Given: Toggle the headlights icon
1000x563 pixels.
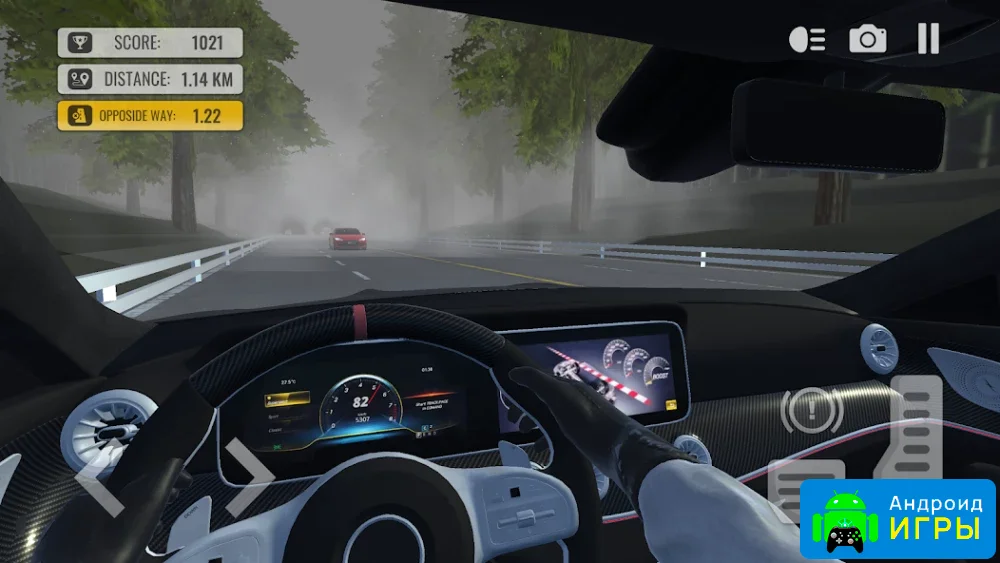Looking at the screenshot, I should point(807,39).
